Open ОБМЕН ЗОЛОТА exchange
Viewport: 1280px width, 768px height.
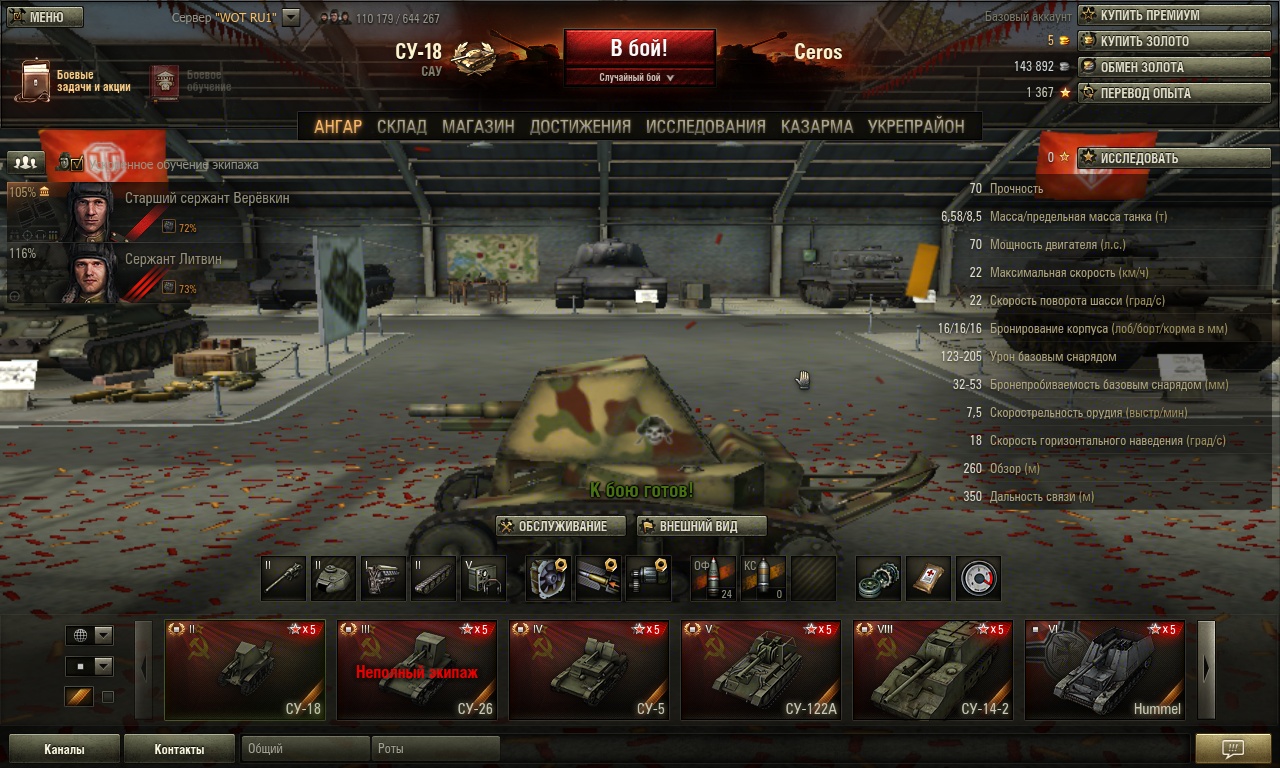pyautogui.click(x=1173, y=67)
